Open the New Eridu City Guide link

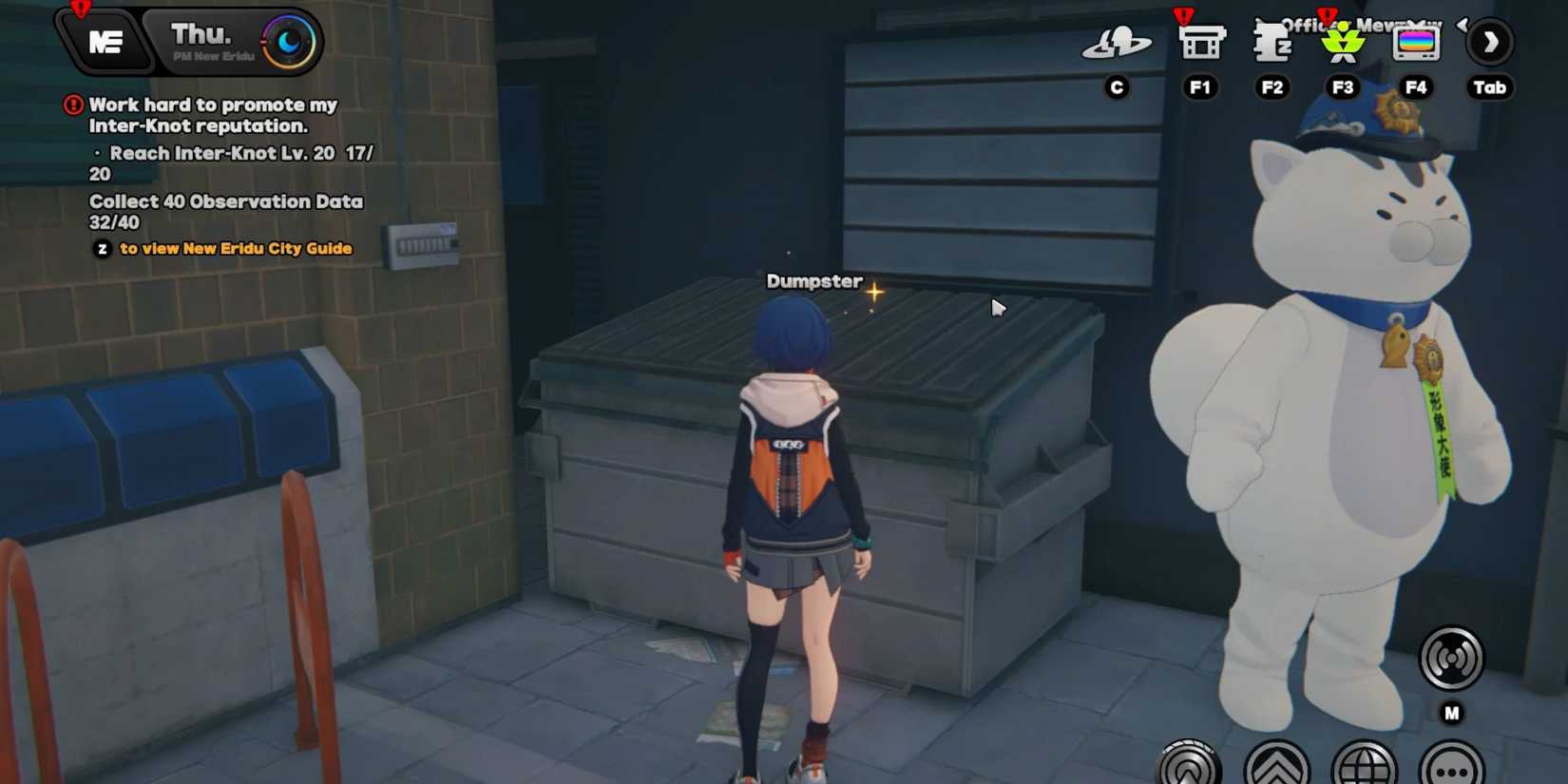point(235,249)
